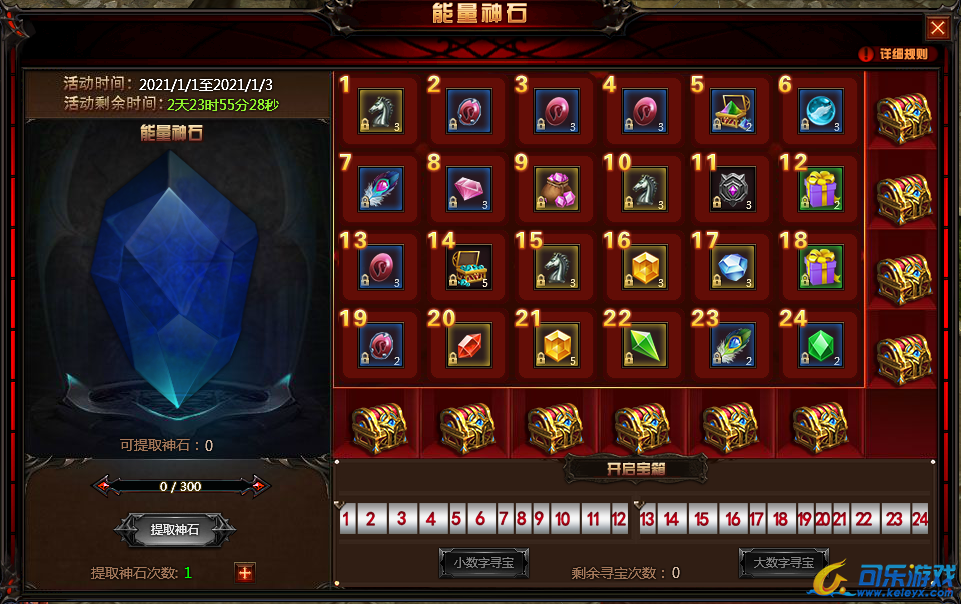Image resolution: width=961 pixels, height=604 pixels.
Task: Start the 小数字寻宝 small number hunt
Action: (x=484, y=563)
